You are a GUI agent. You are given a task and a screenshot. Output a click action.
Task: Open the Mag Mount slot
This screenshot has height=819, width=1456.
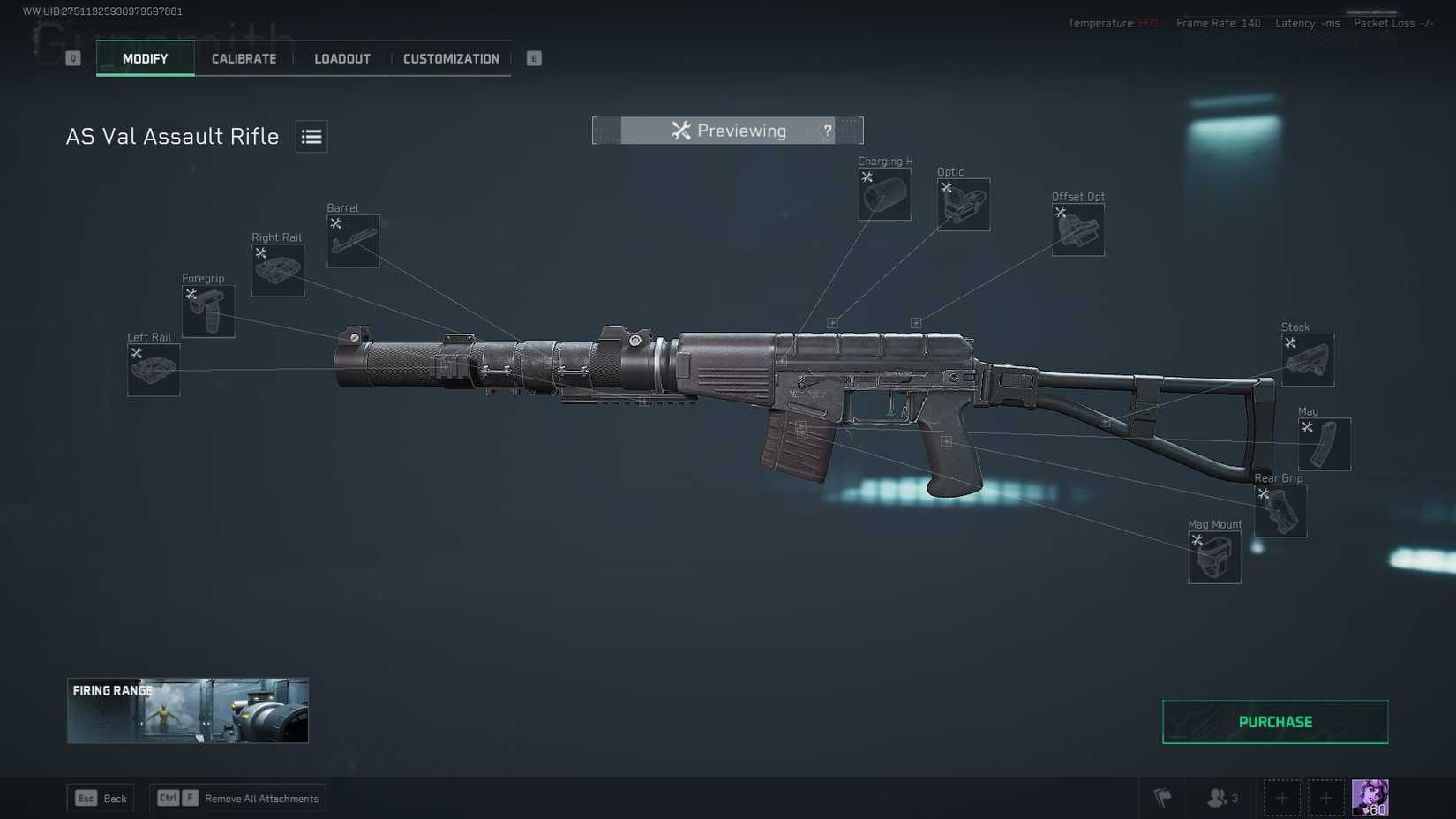click(1213, 557)
